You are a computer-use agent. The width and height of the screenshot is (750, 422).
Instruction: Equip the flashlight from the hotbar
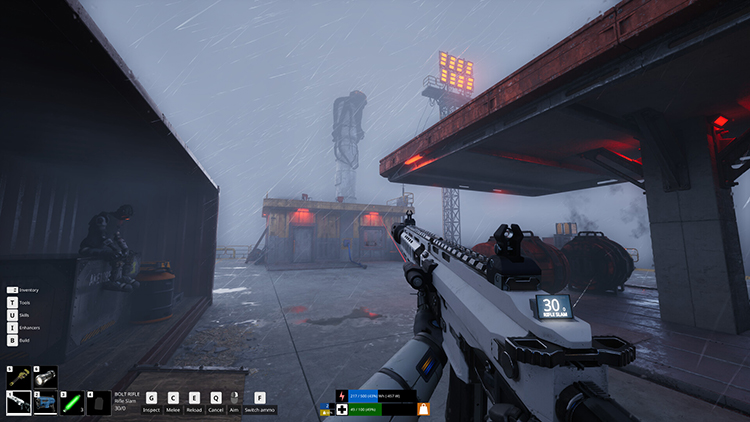[x=46, y=377]
